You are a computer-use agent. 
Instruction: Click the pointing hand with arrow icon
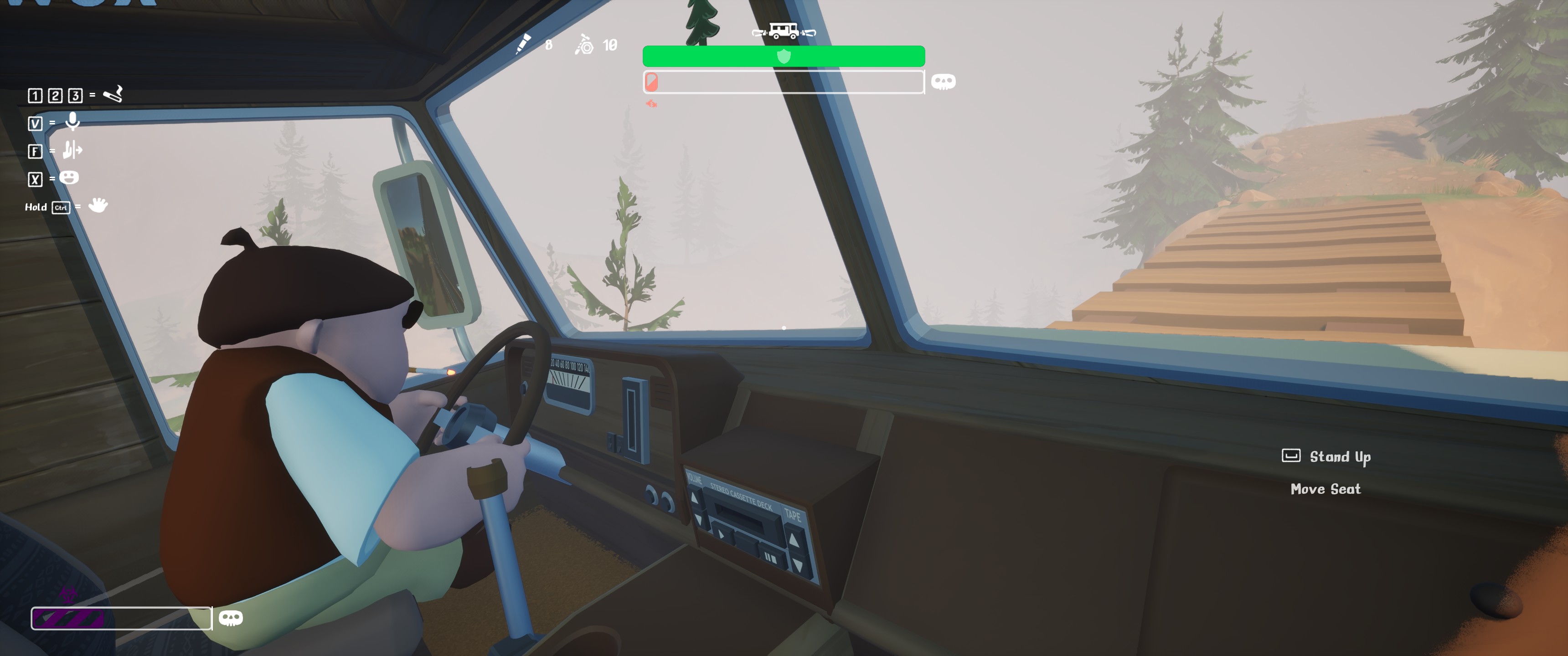(72, 150)
